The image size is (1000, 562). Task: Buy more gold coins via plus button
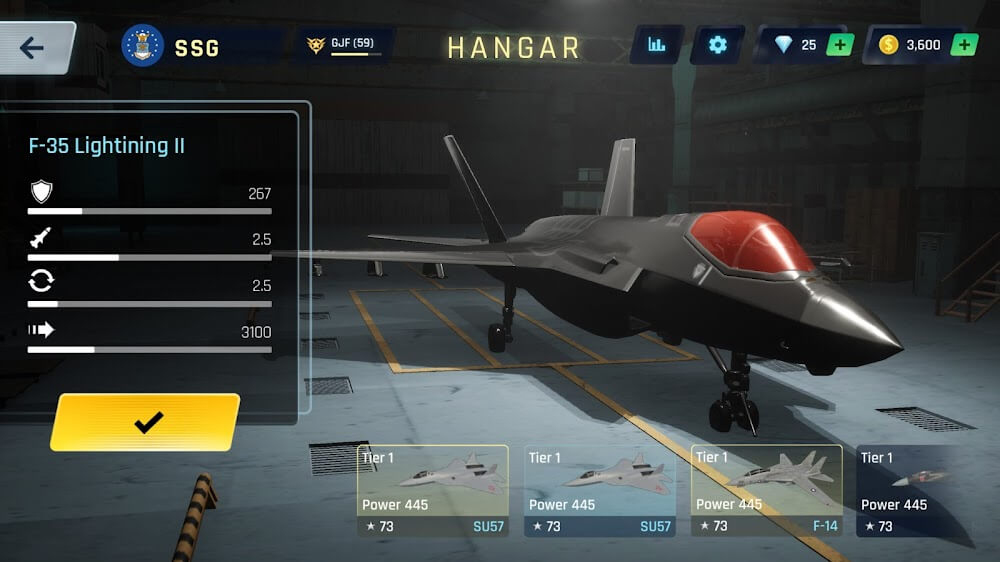(964, 45)
